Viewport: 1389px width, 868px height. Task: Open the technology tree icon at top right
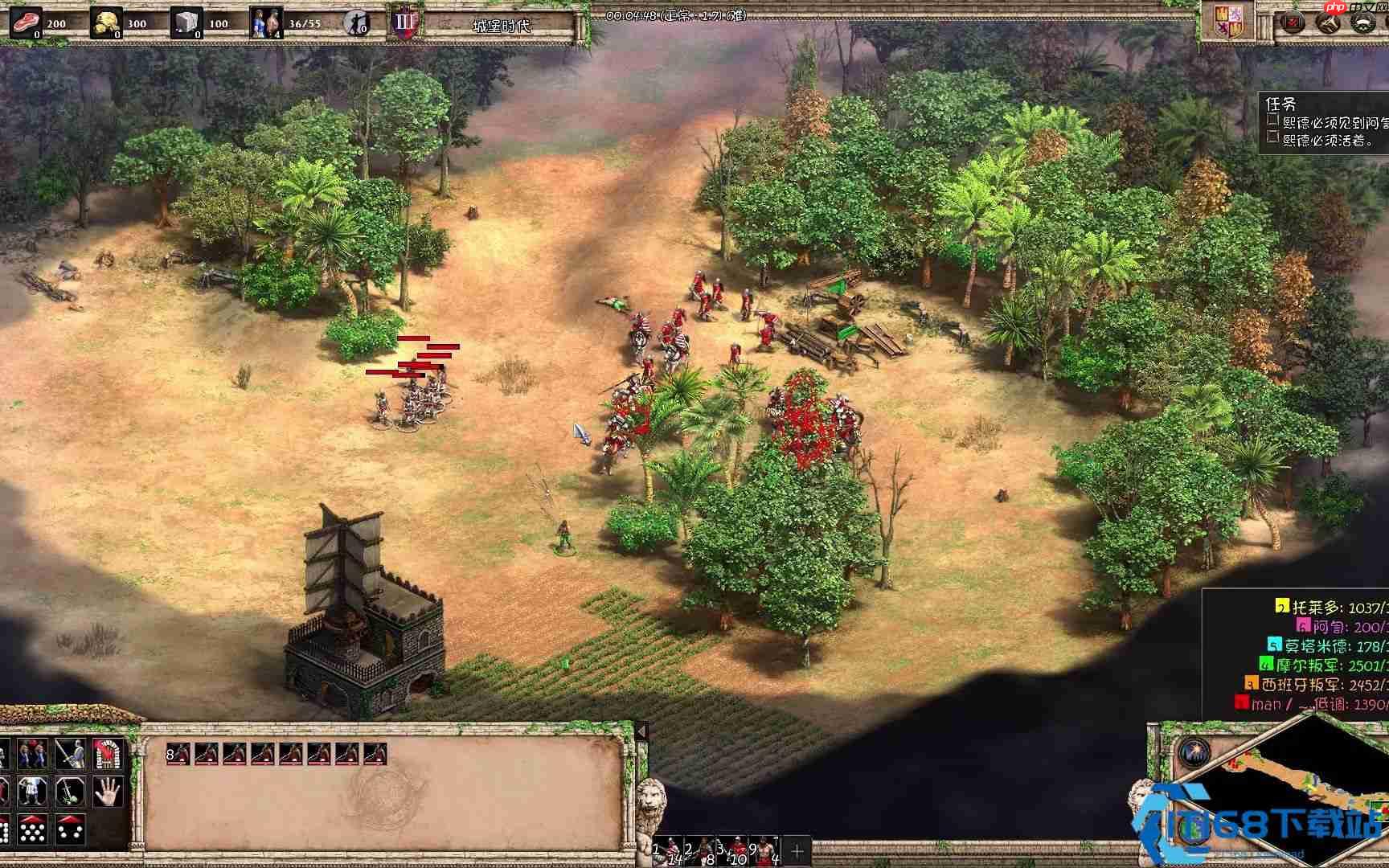click(1326, 23)
